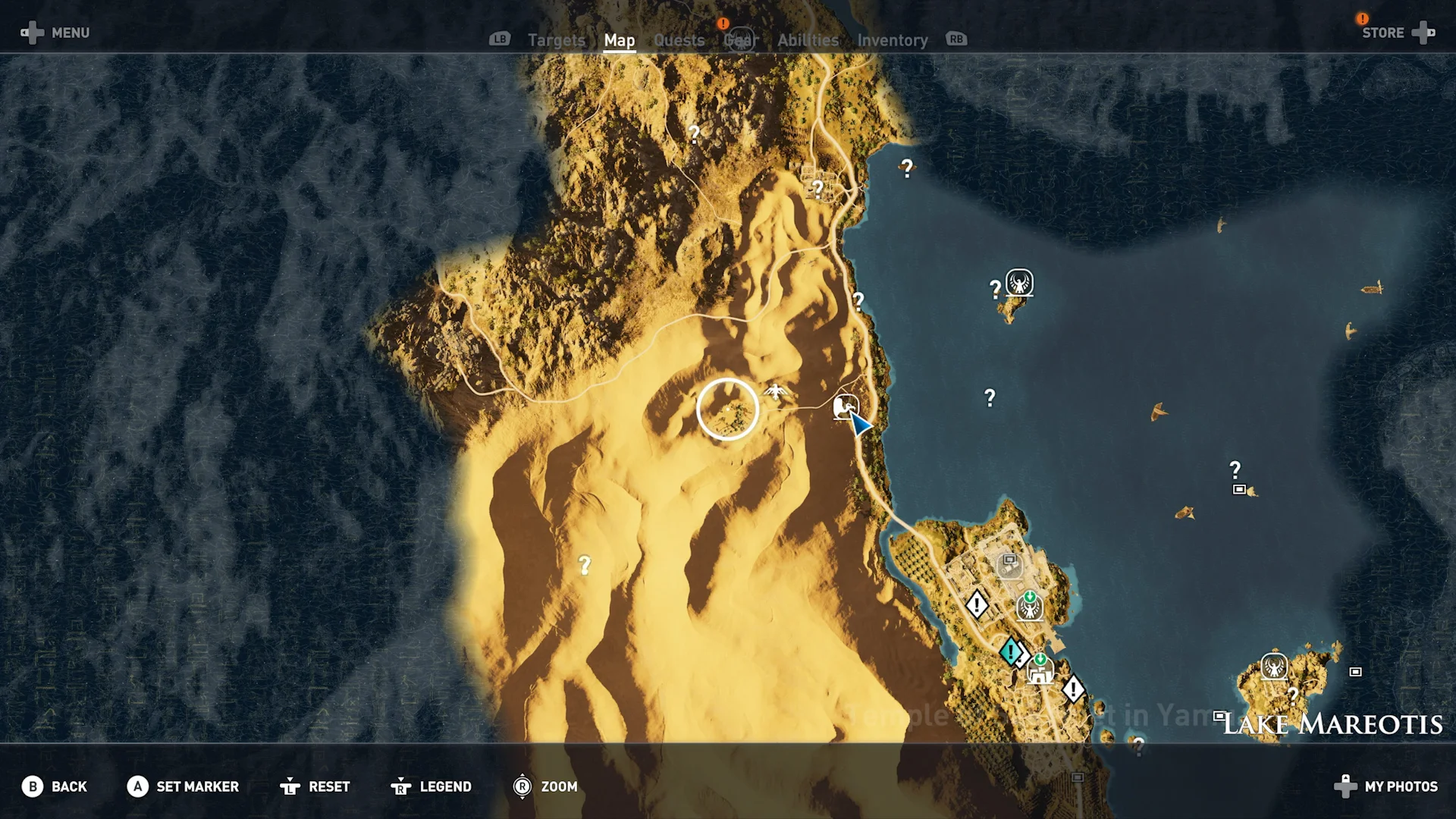Screen dimensions: 1456x819
Task: Switch to the Quests tab
Action: [x=679, y=40]
